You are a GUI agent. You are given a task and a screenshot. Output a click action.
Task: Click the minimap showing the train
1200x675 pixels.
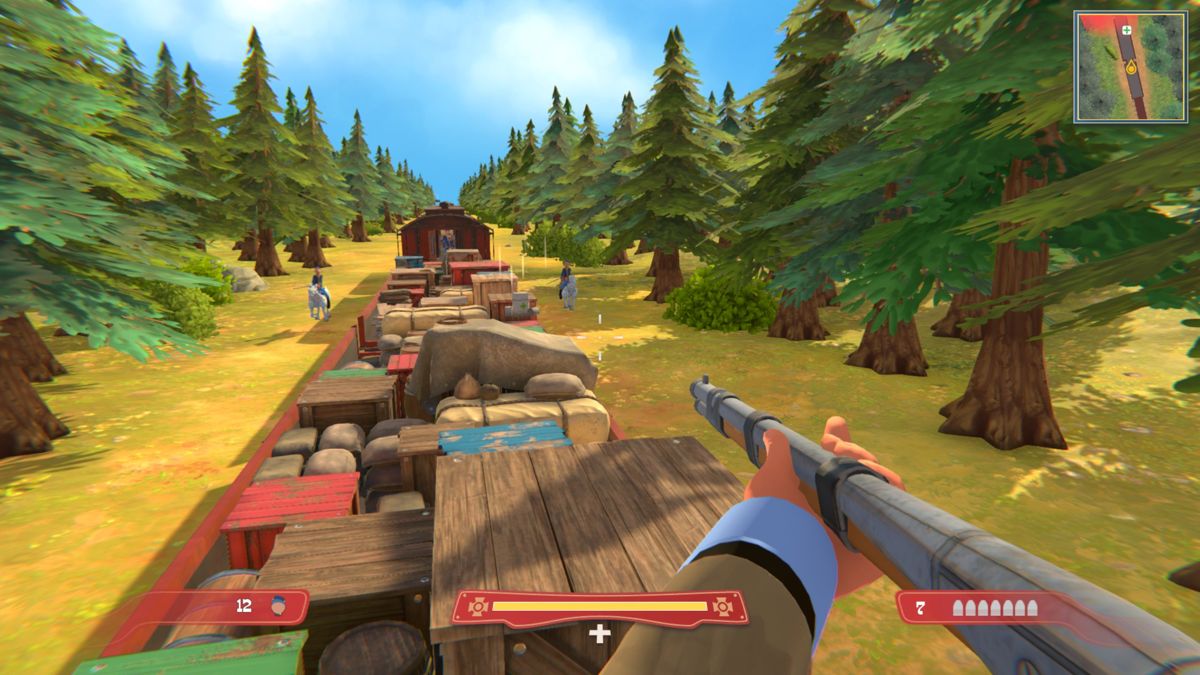coord(1130,67)
